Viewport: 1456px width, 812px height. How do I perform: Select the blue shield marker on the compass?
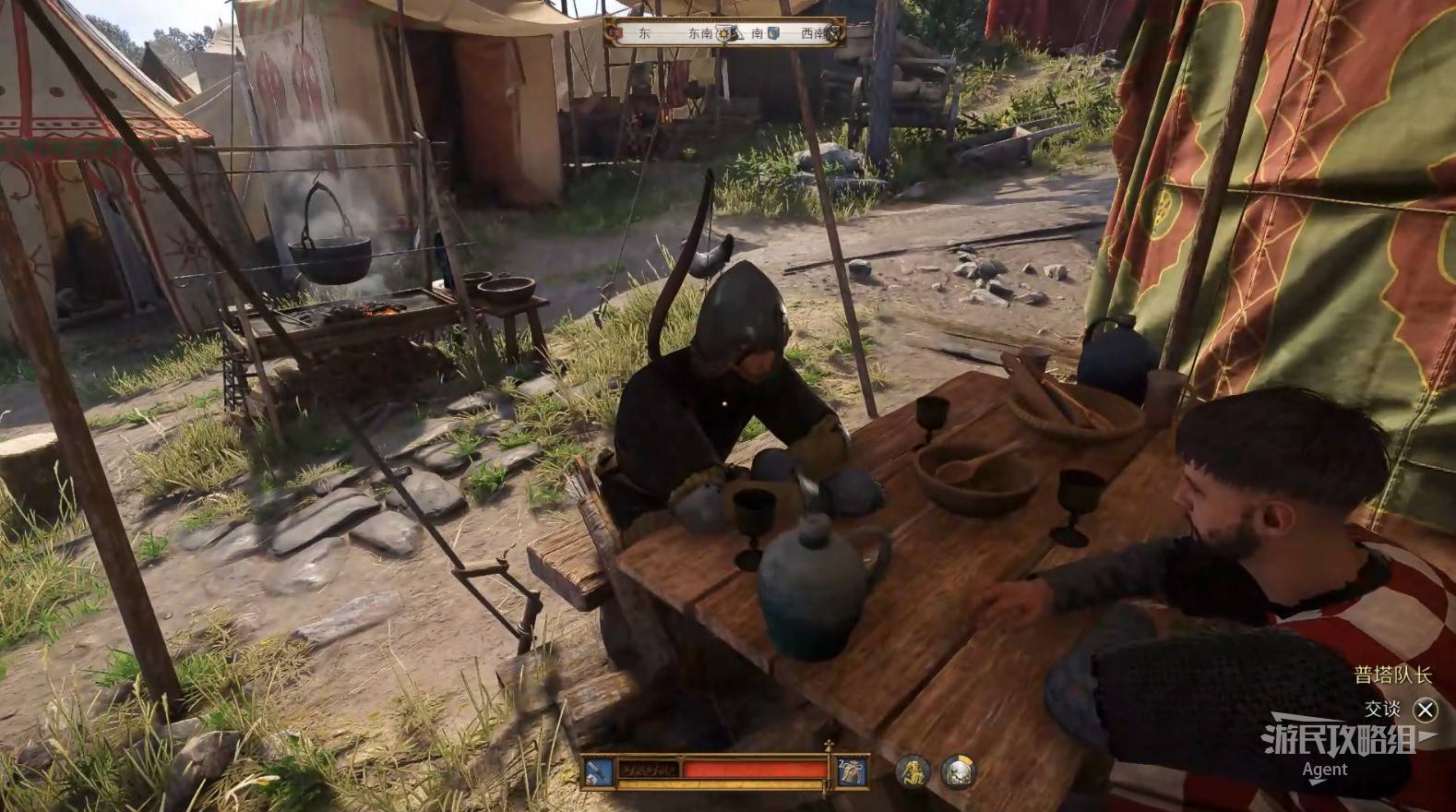coord(773,34)
